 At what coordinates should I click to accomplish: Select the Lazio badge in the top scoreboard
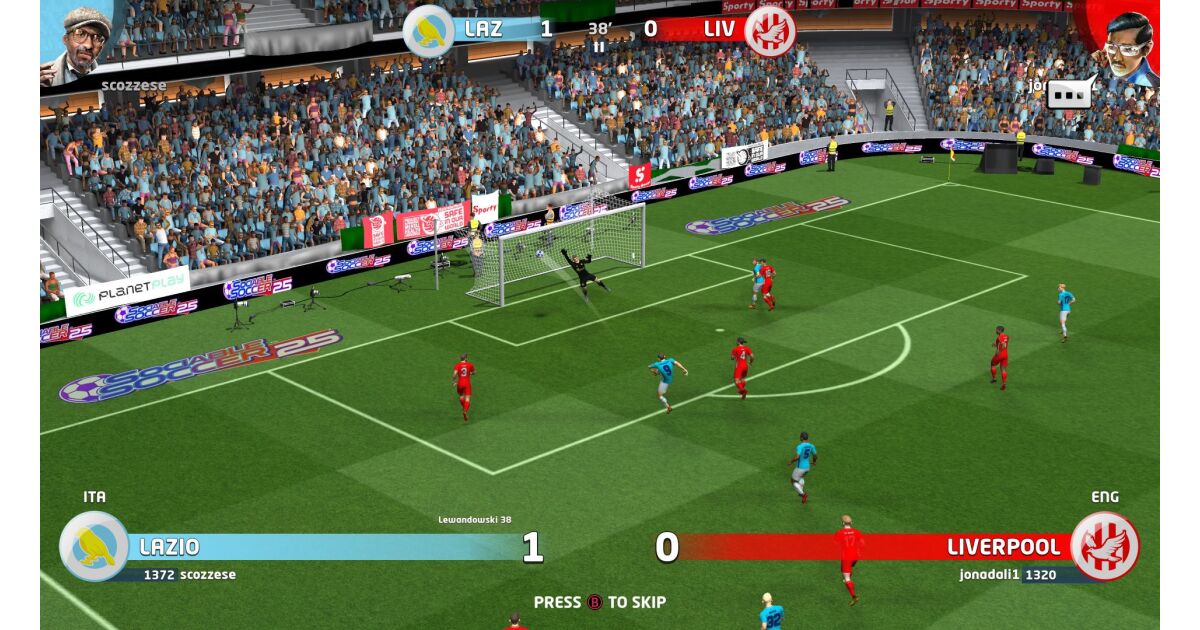(429, 30)
